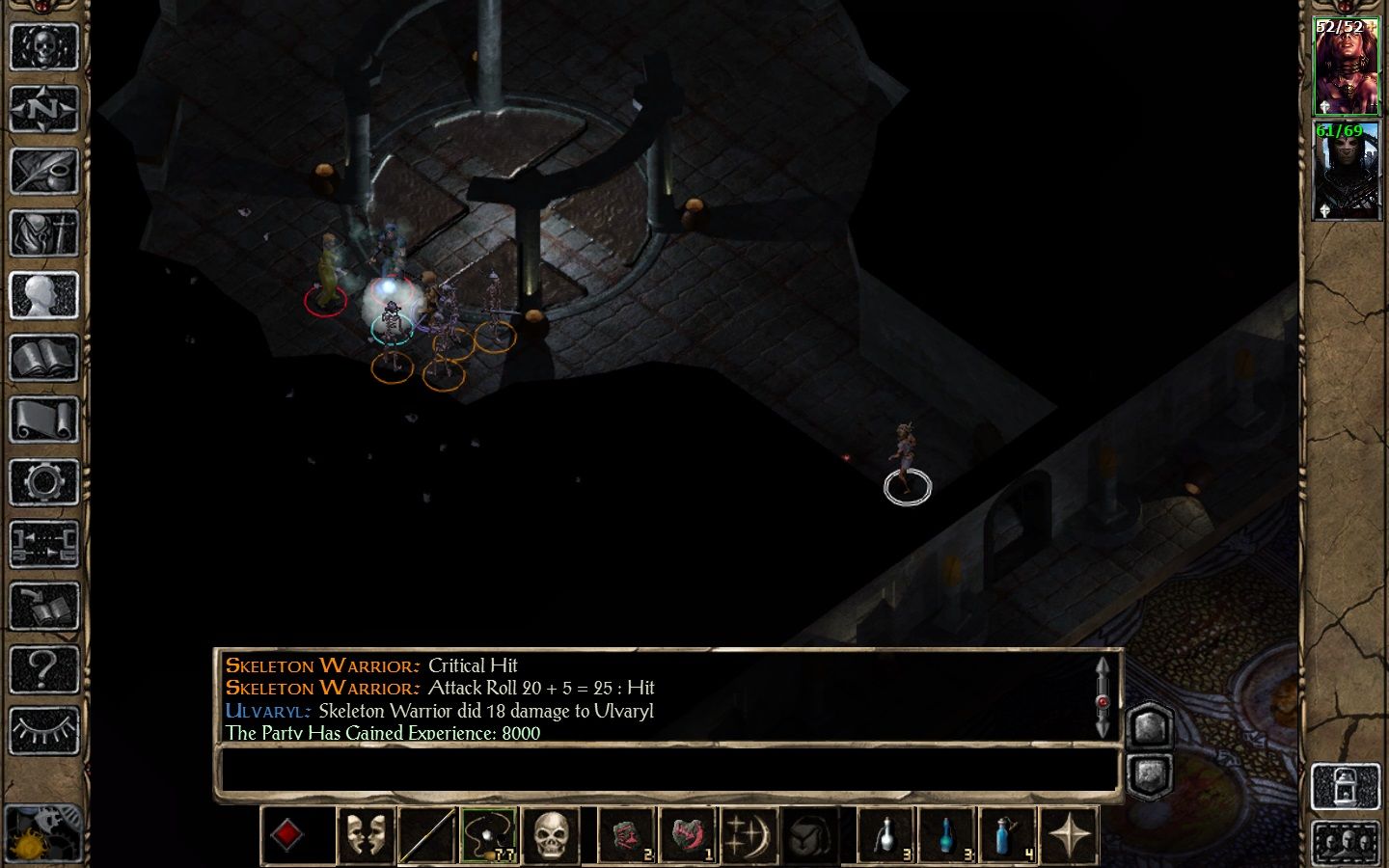
Task: Open the area map with the compass button
Action: click(x=43, y=109)
